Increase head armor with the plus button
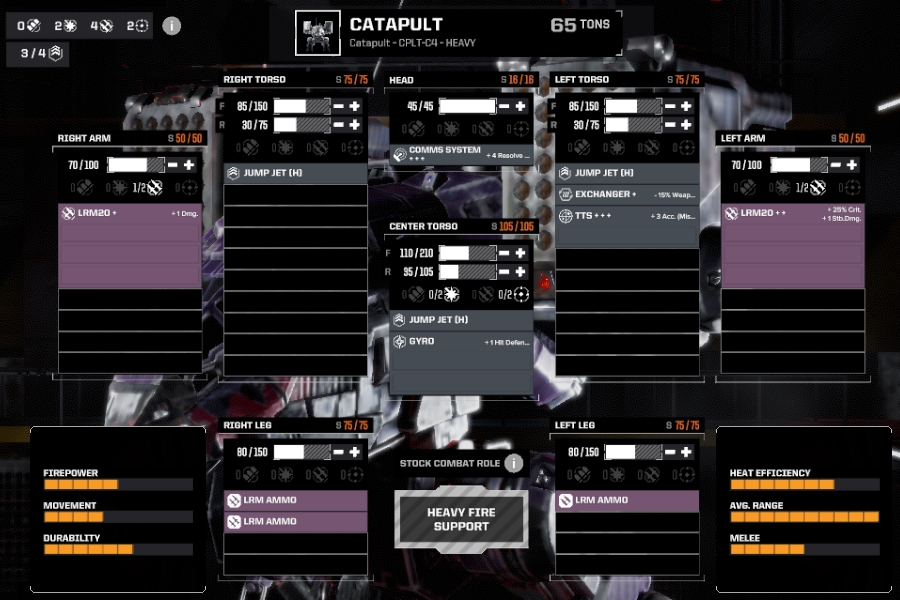 click(x=520, y=106)
